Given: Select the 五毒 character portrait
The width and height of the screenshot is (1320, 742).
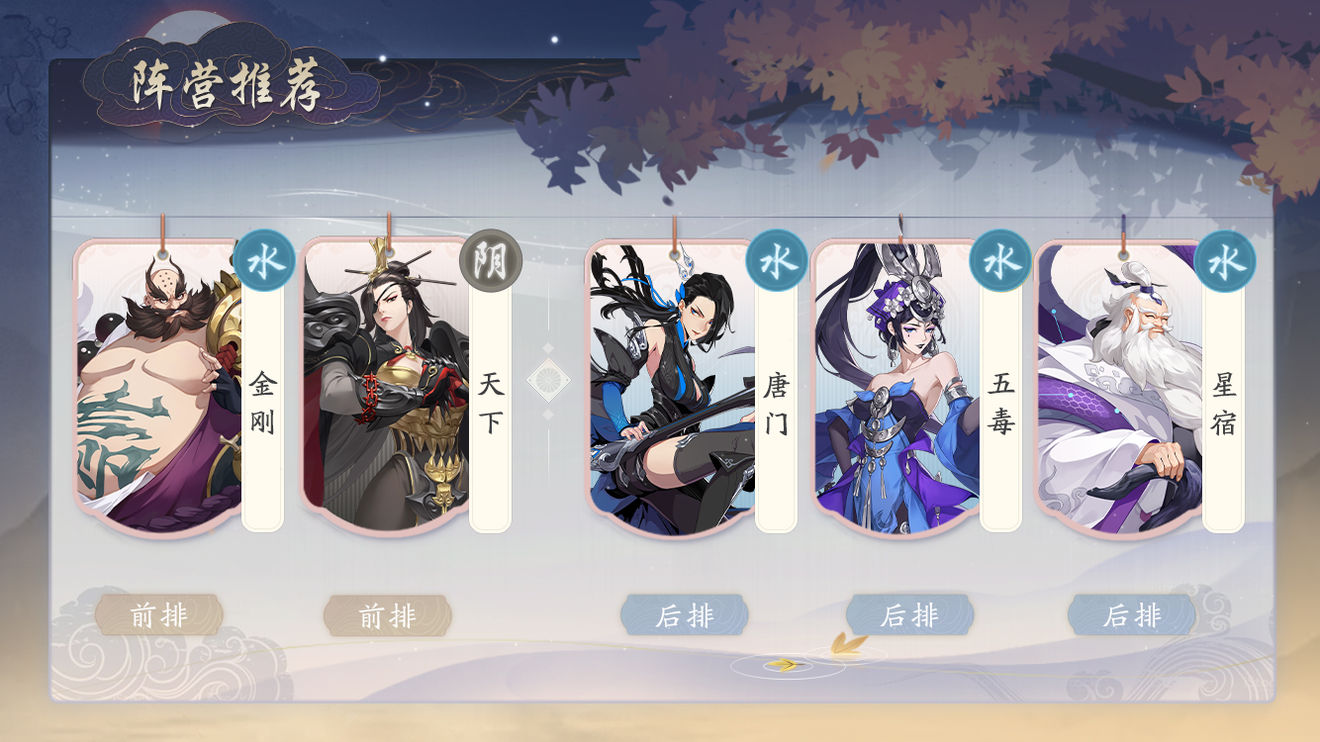Looking at the screenshot, I should pyautogui.click(x=895, y=390).
